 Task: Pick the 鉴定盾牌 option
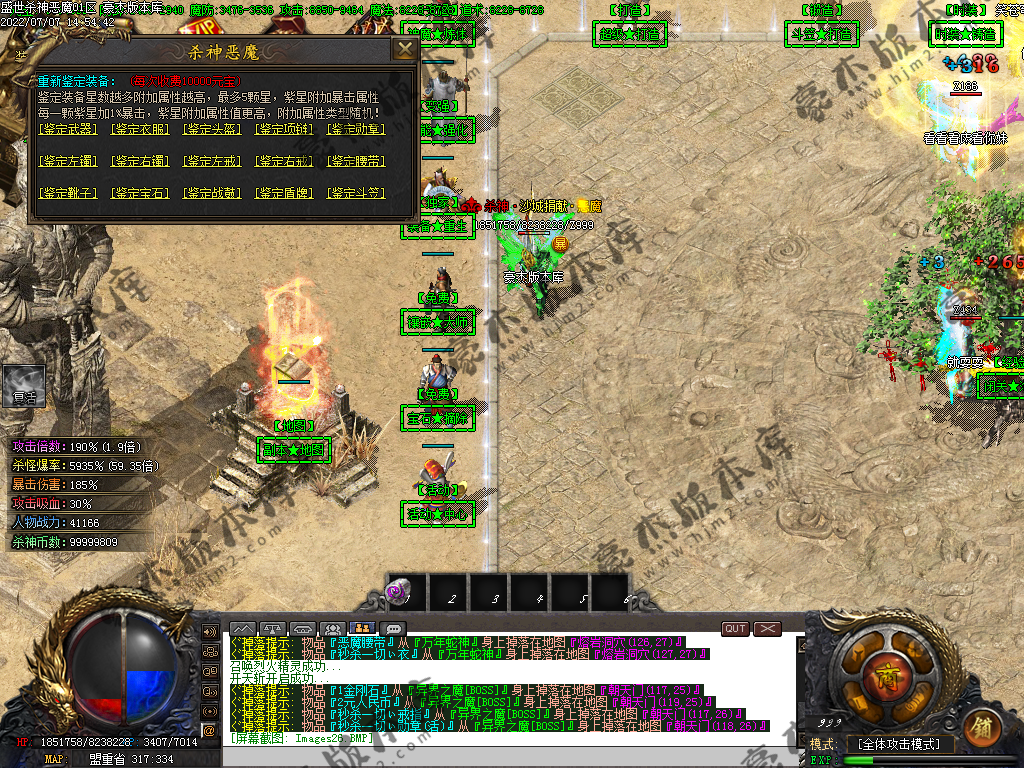285,193
